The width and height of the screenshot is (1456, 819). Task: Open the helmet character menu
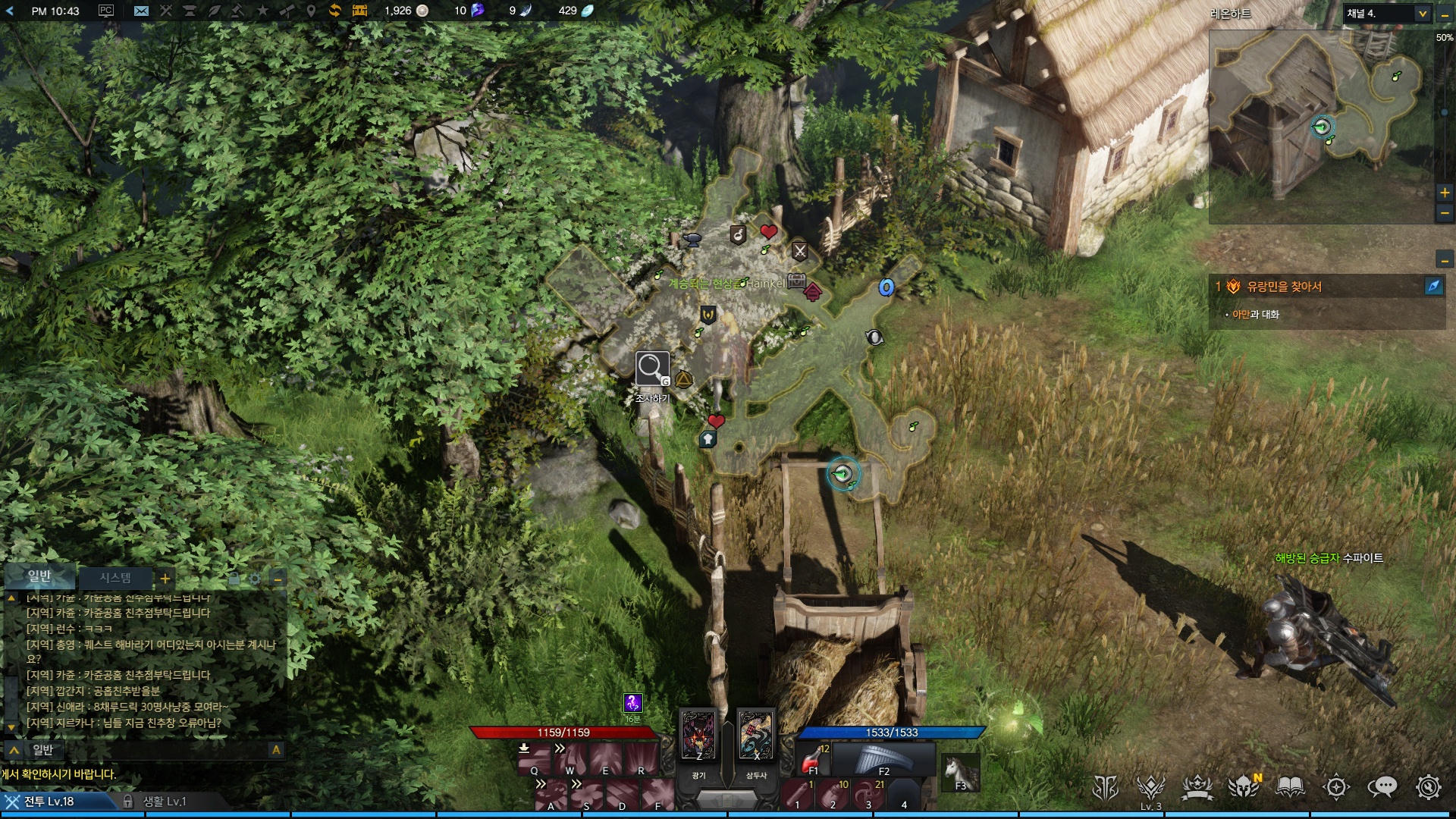pos(1243,787)
